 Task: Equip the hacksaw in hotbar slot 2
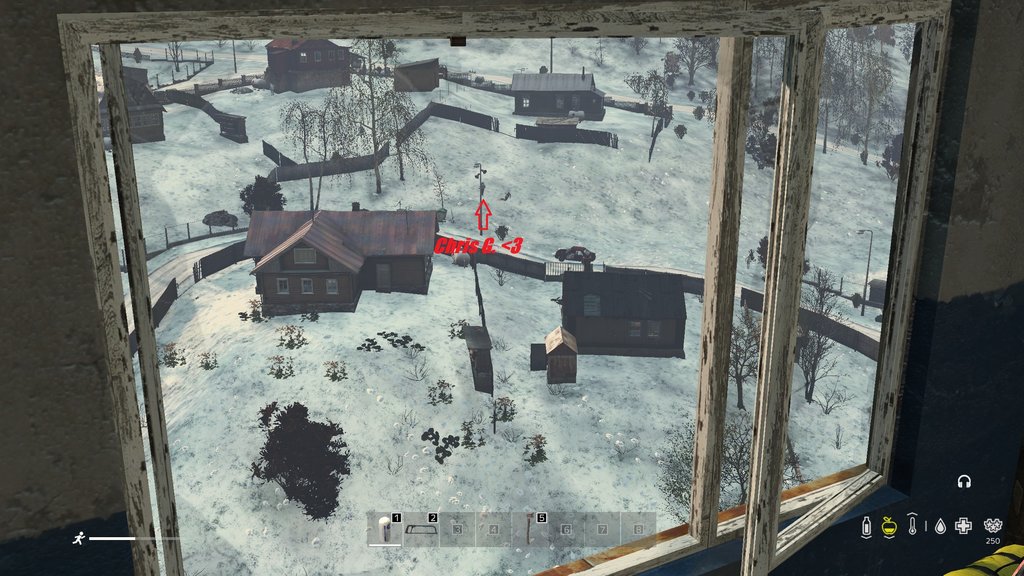(x=420, y=529)
